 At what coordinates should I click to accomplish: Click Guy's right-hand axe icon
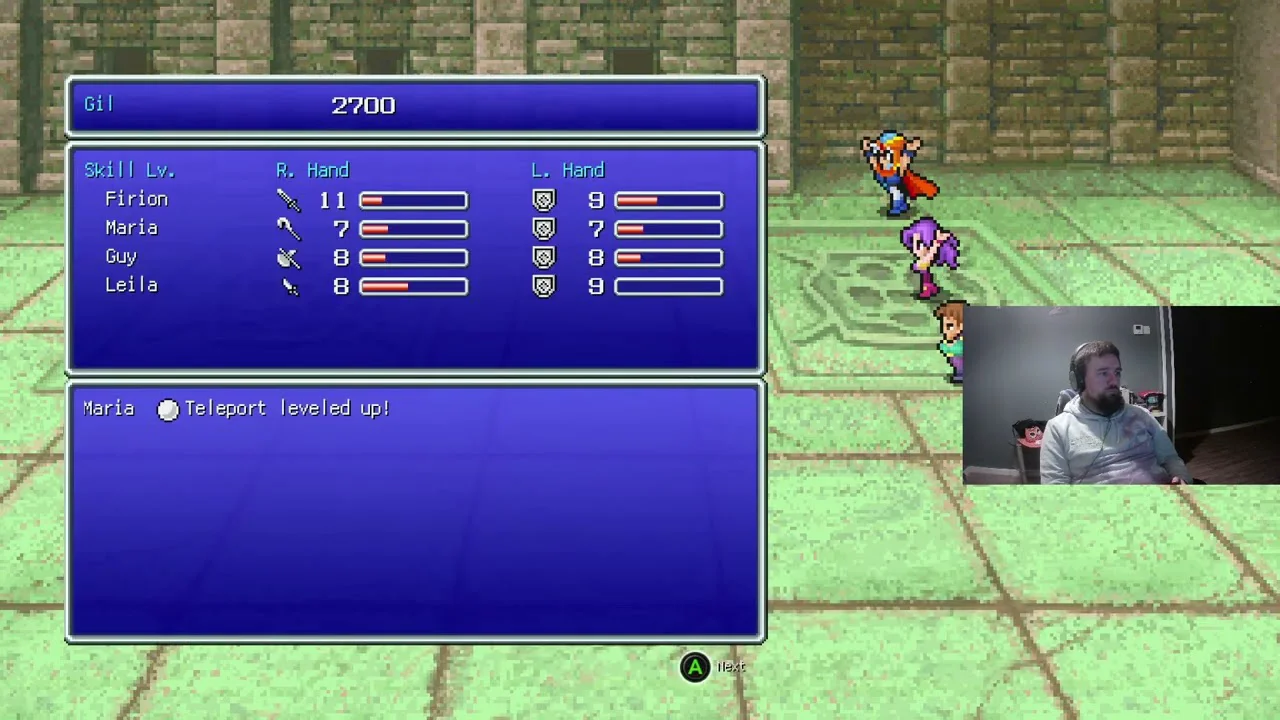point(288,258)
